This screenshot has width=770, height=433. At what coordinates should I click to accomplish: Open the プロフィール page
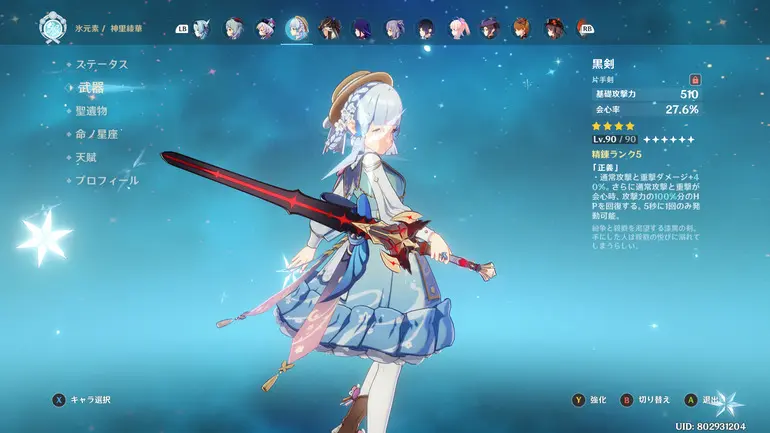[107, 180]
